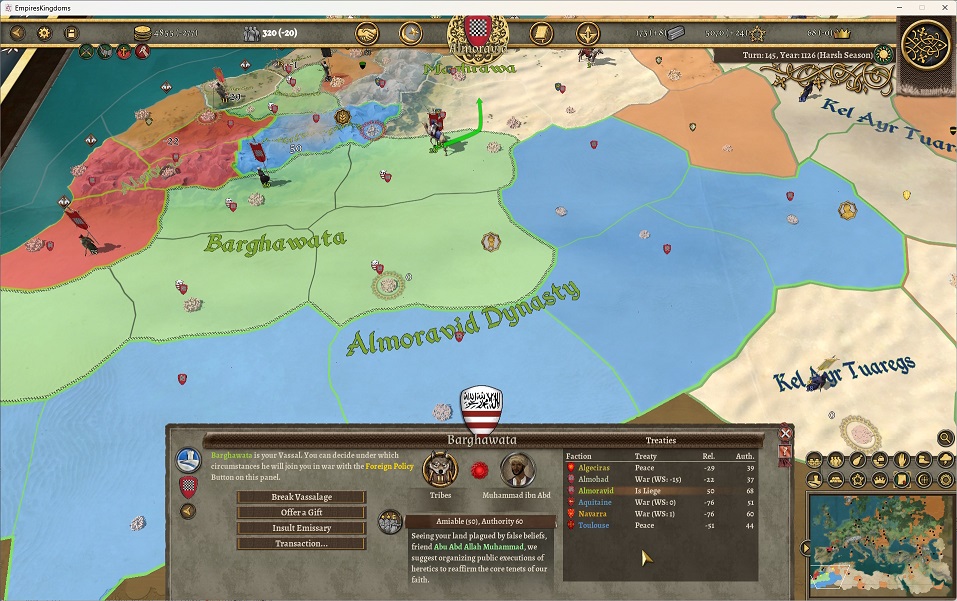Open the handshake diplomacy button
This screenshot has width=957, height=601.
(367, 33)
